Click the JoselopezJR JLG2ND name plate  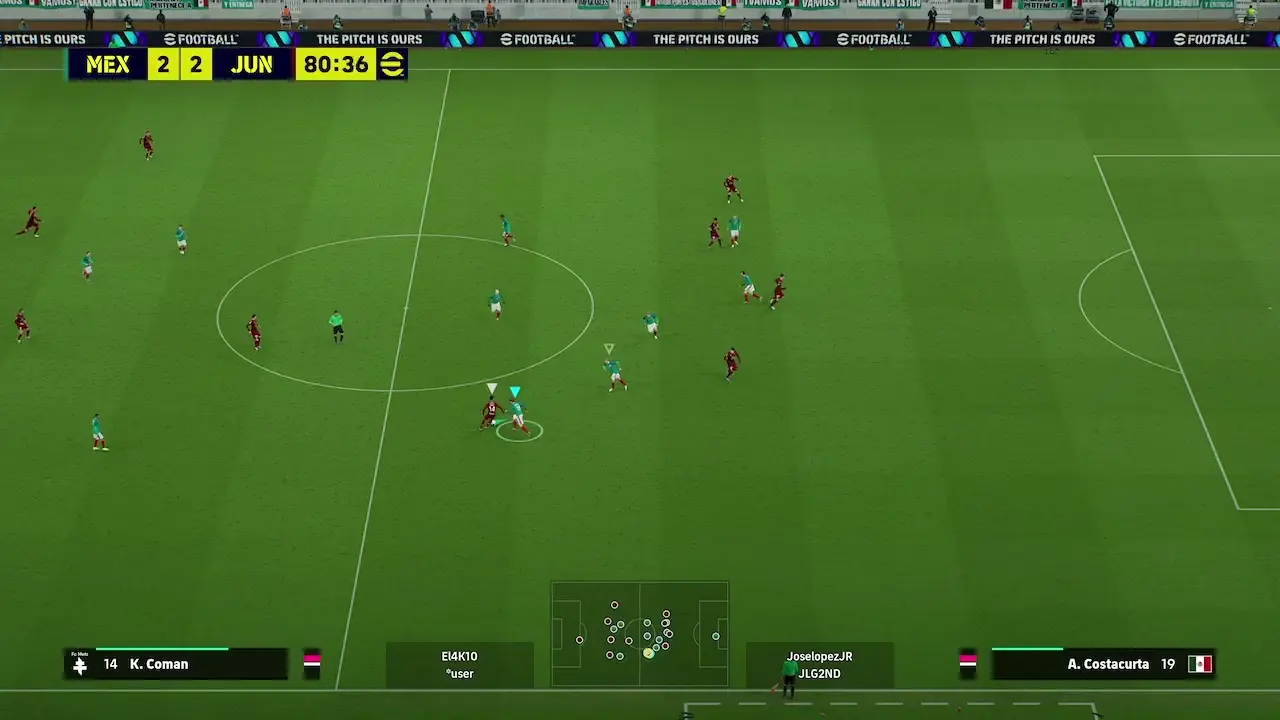click(819, 664)
